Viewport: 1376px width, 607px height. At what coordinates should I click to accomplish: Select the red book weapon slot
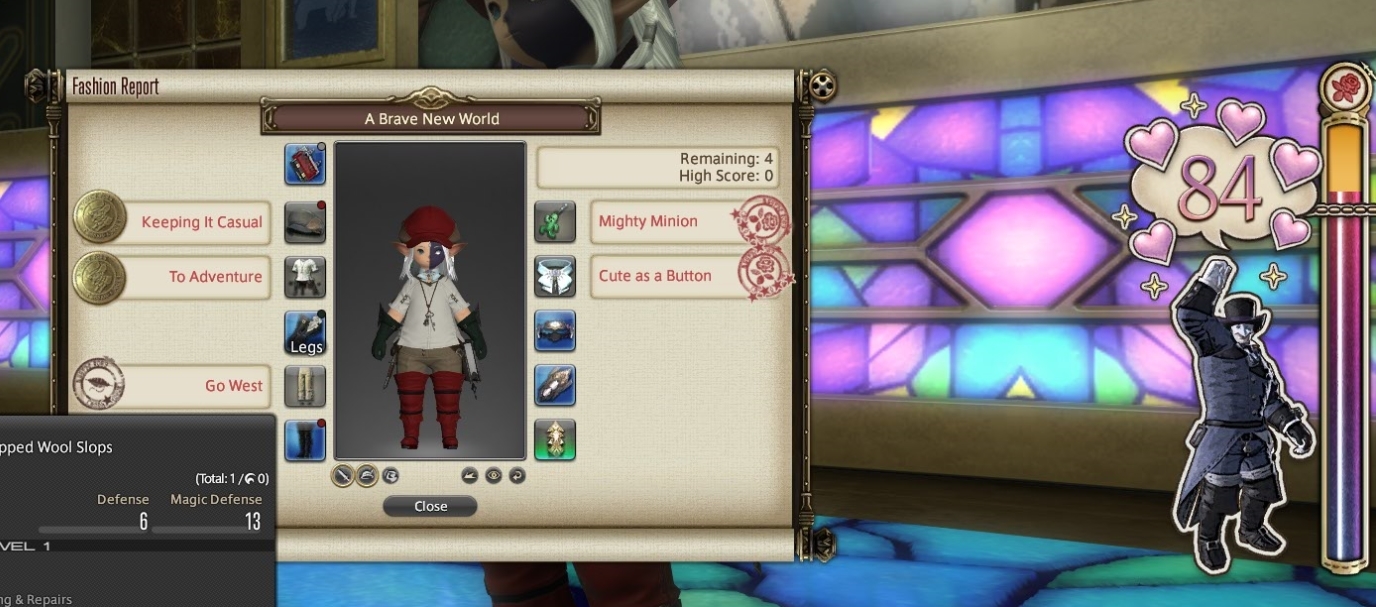click(x=305, y=164)
